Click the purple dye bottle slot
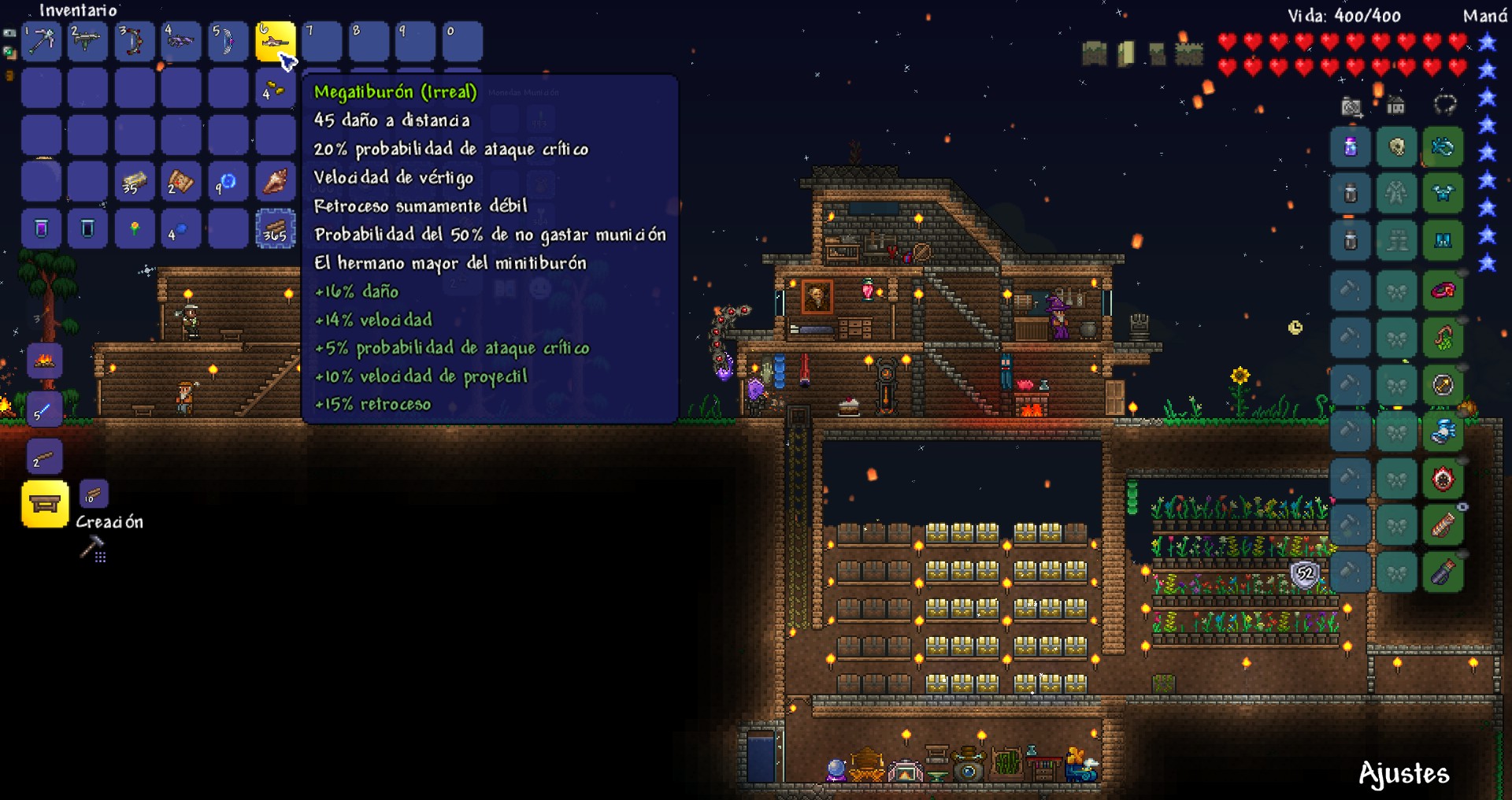The width and height of the screenshot is (1512, 800). 1350,147
